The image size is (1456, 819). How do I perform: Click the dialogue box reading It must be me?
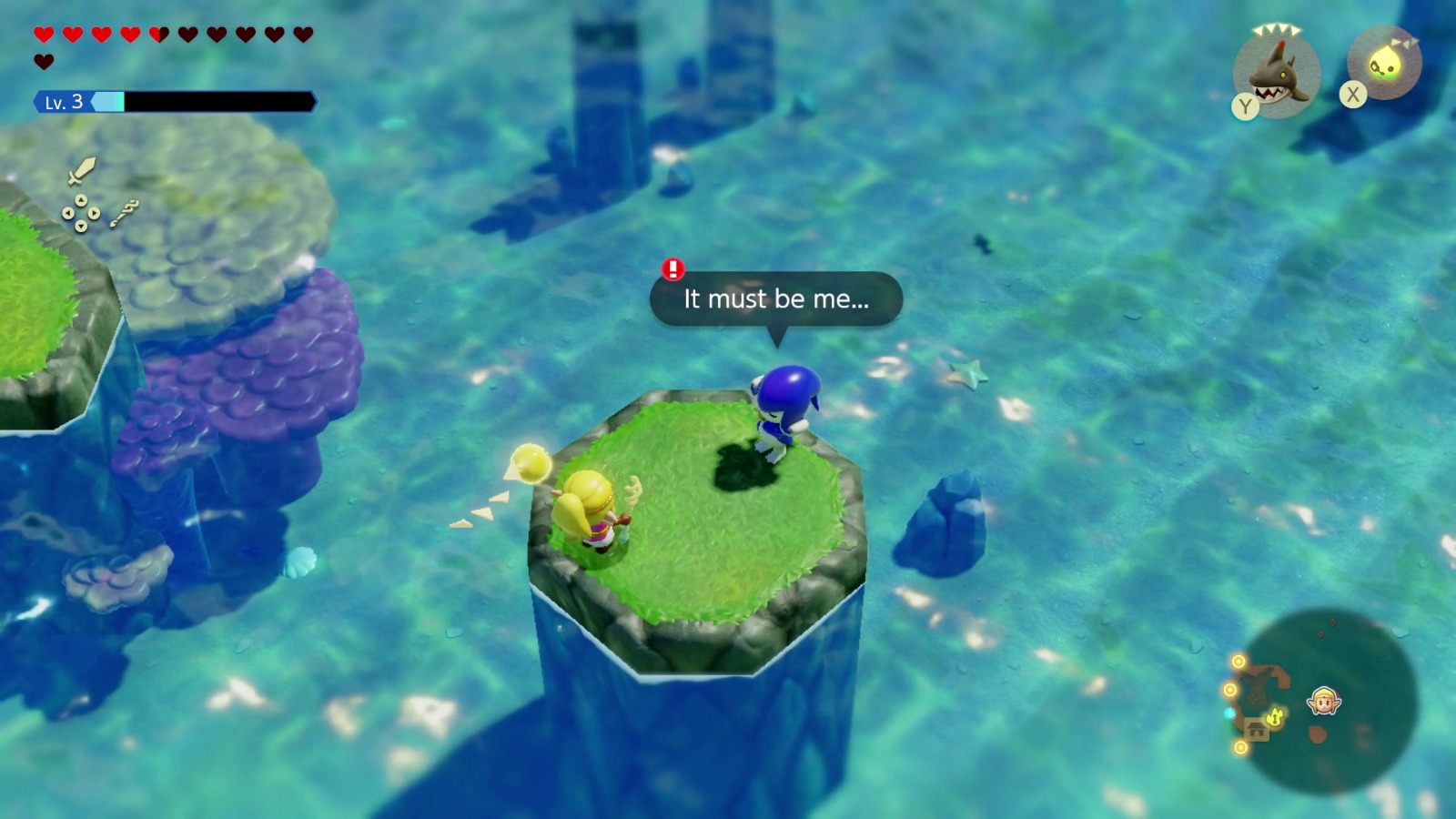tap(773, 300)
